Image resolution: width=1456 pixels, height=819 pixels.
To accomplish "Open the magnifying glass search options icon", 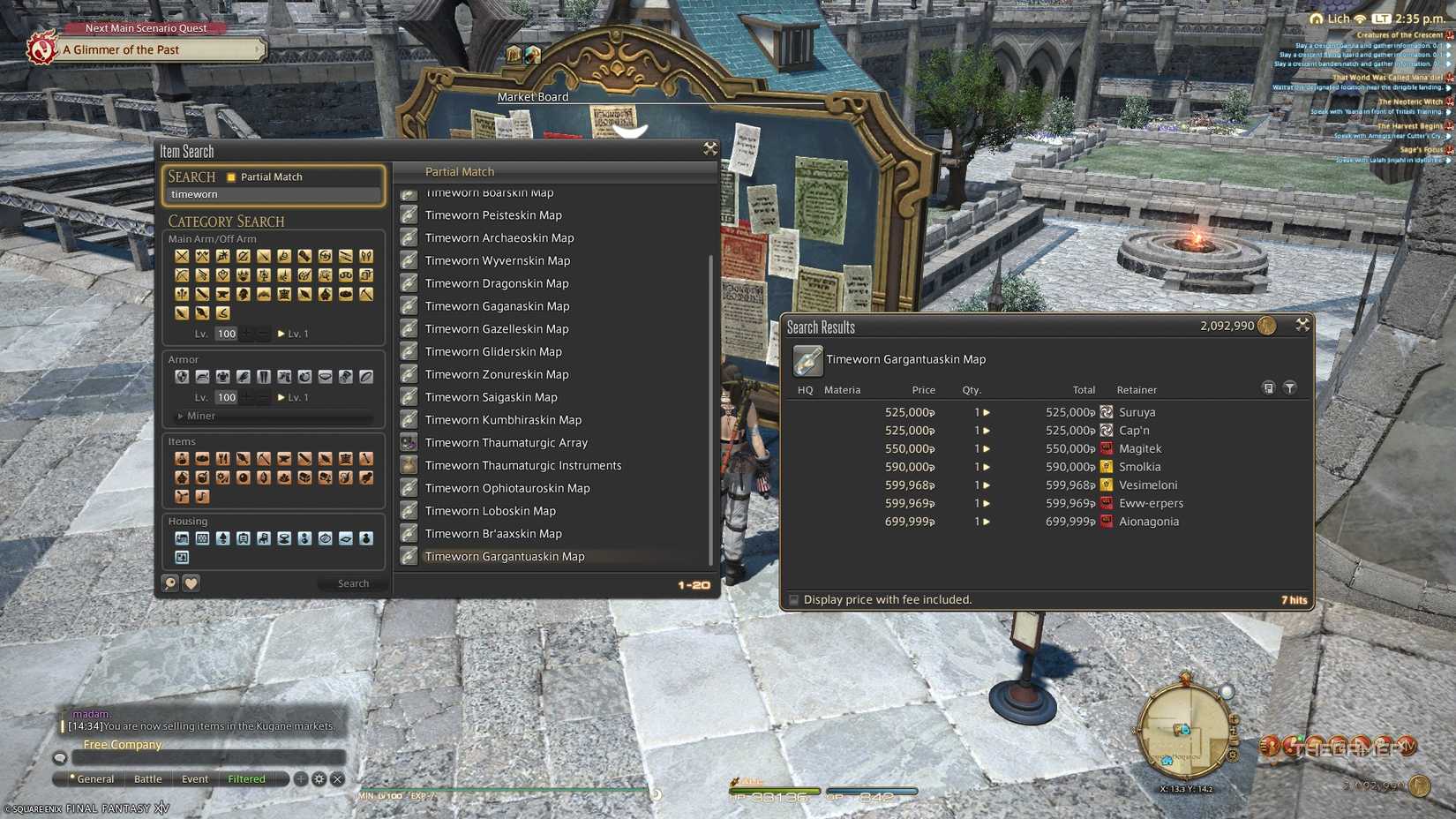I will pyautogui.click(x=171, y=583).
